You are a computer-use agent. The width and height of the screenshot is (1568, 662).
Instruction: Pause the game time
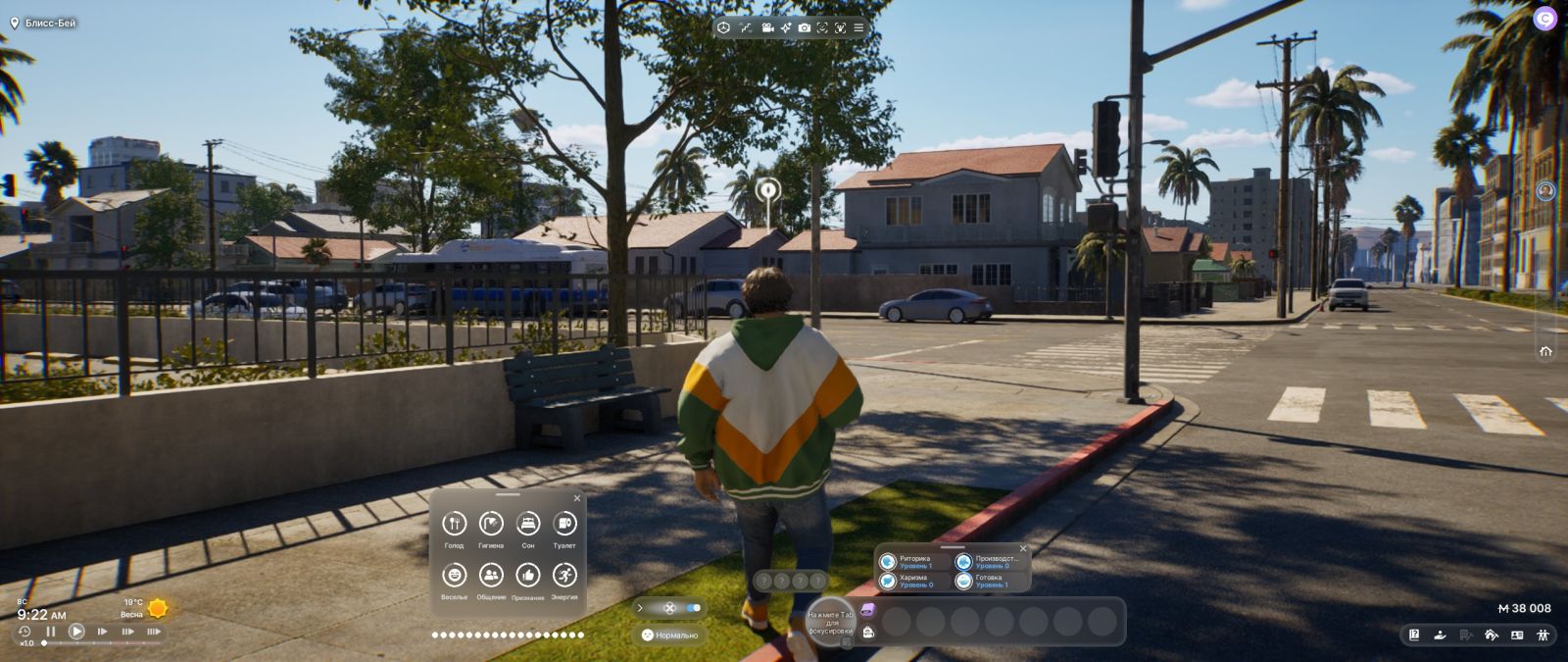pyautogui.click(x=51, y=632)
